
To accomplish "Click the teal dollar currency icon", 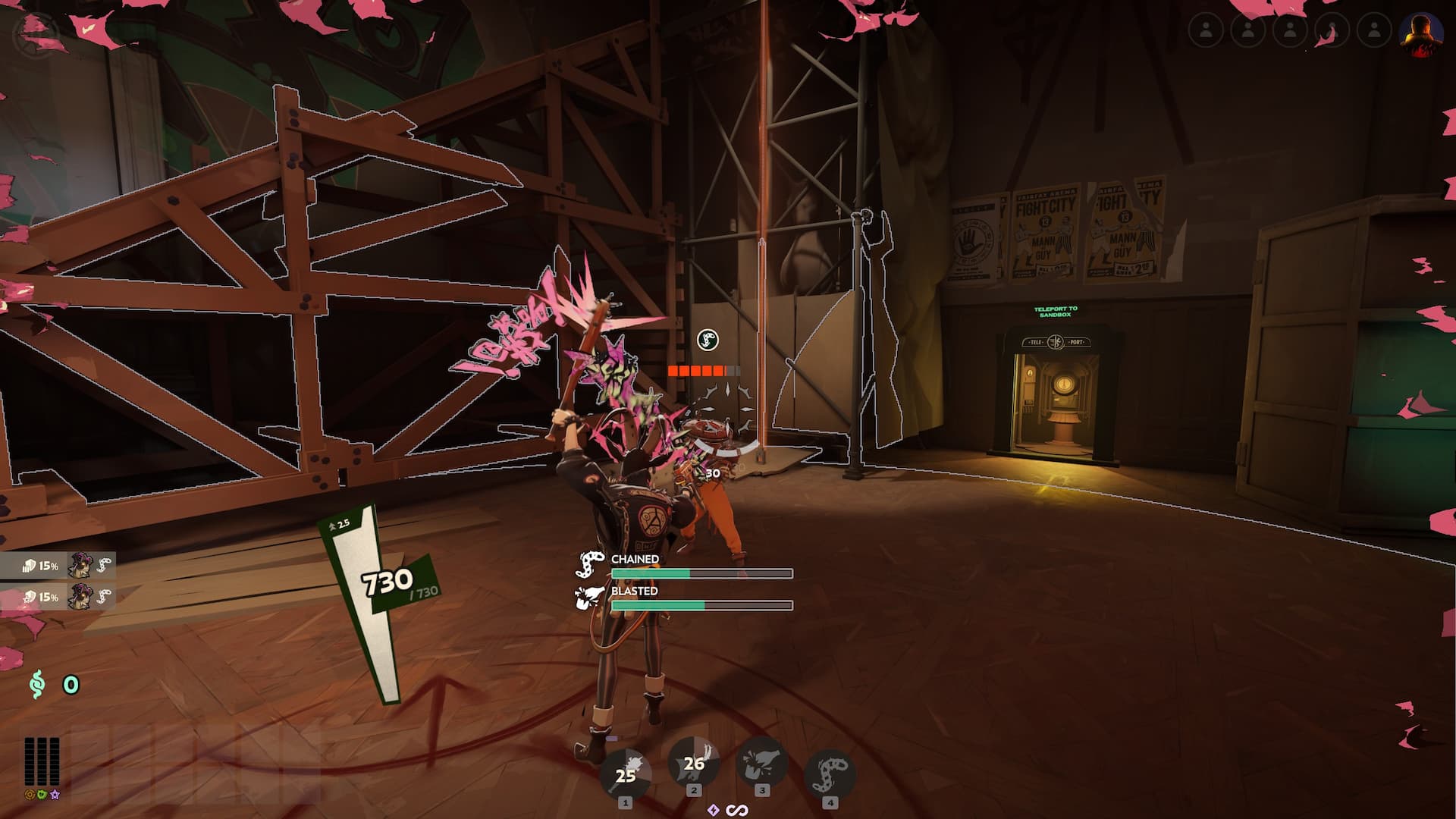I will point(36,685).
